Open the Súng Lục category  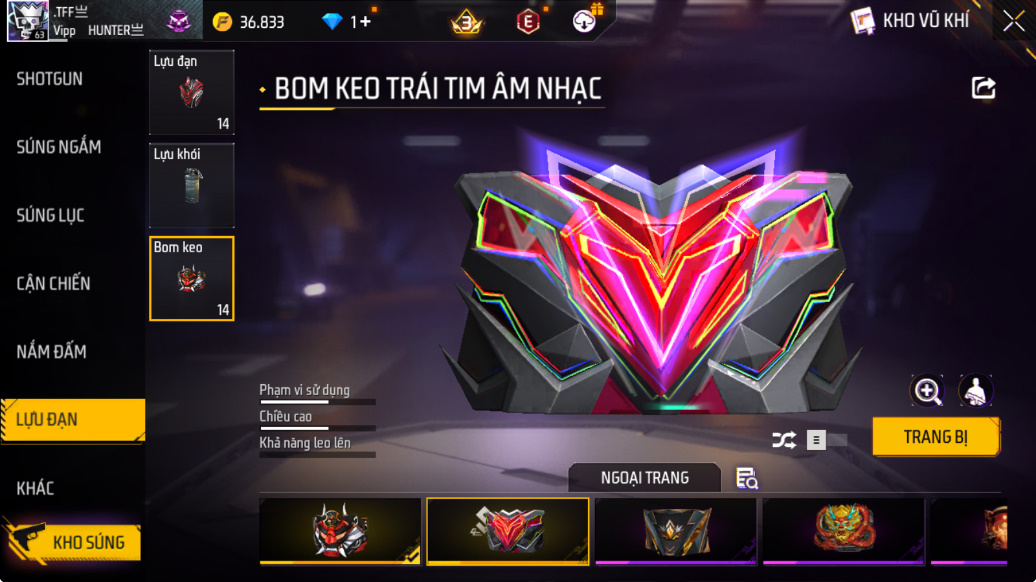pyautogui.click(x=50, y=215)
